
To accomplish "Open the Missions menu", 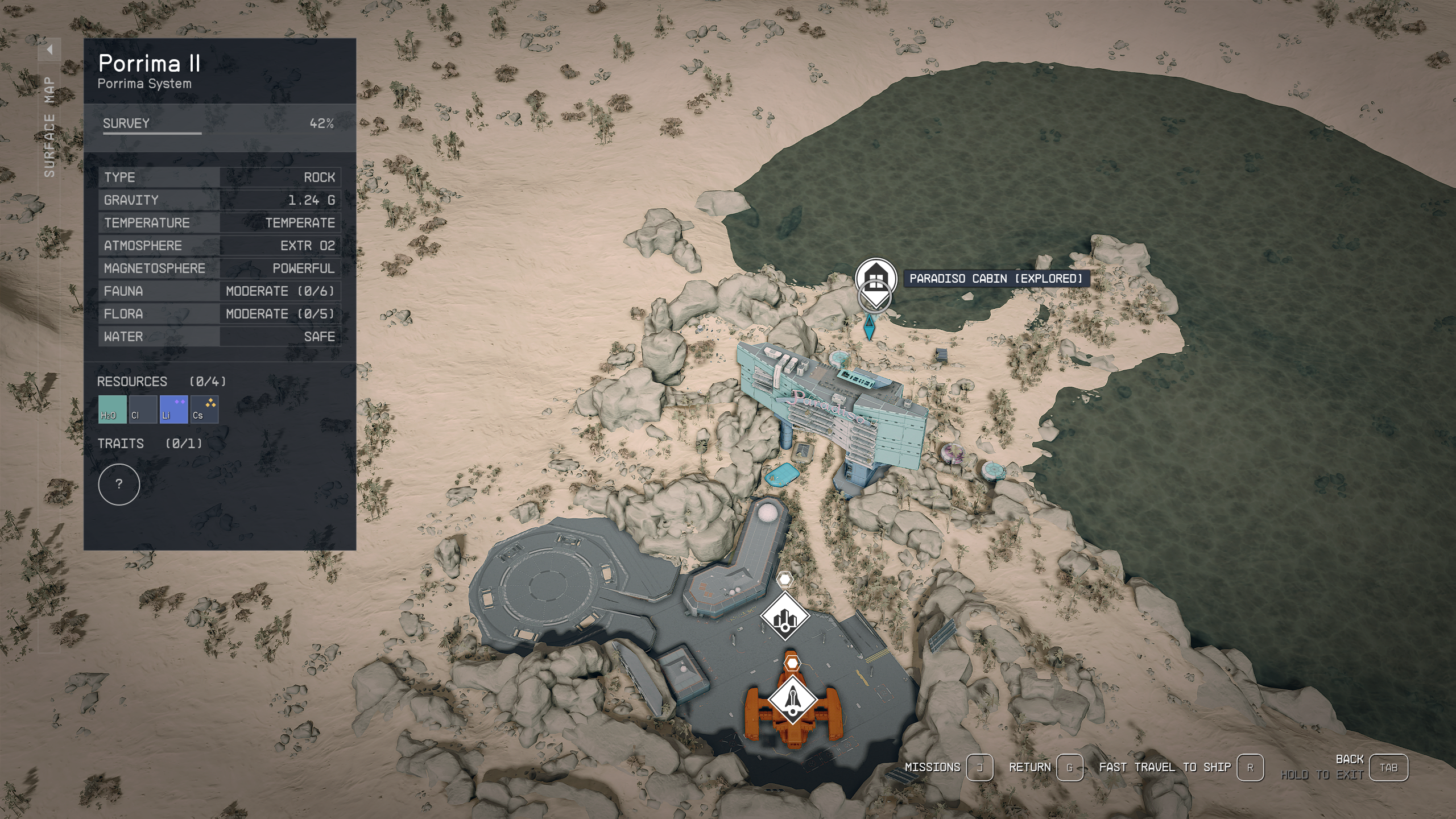I will (979, 768).
